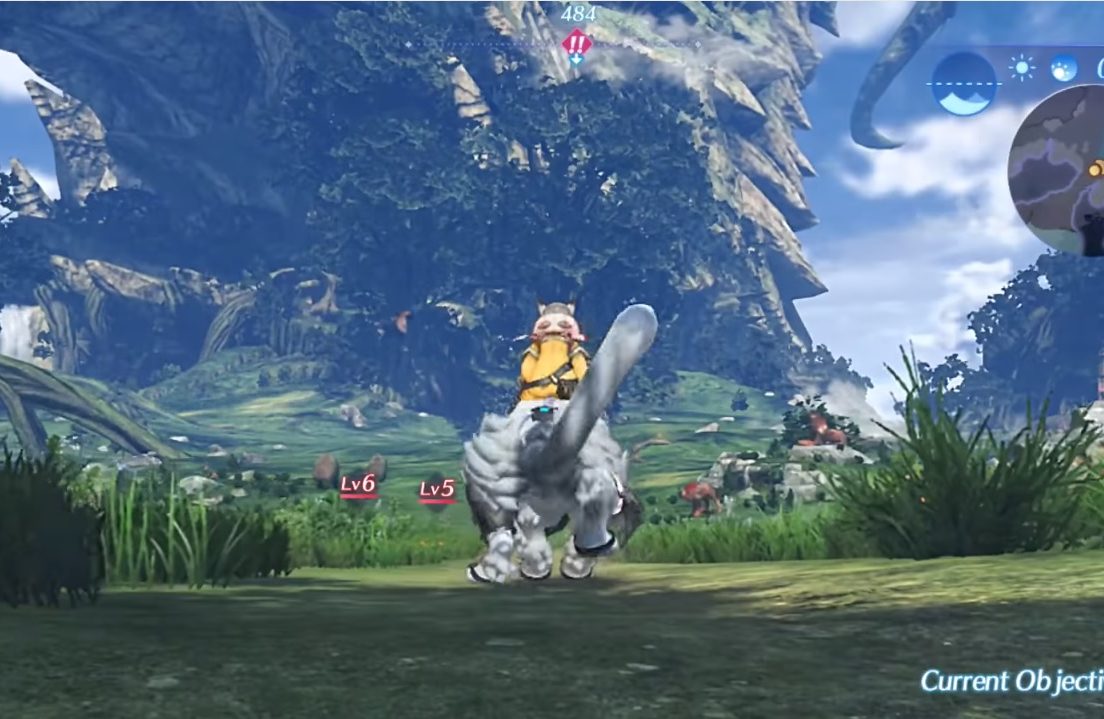Click the red quest marker on compass
Image resolution: width=1104 pixels, height=719 pixels.
(x=576, y=43)
